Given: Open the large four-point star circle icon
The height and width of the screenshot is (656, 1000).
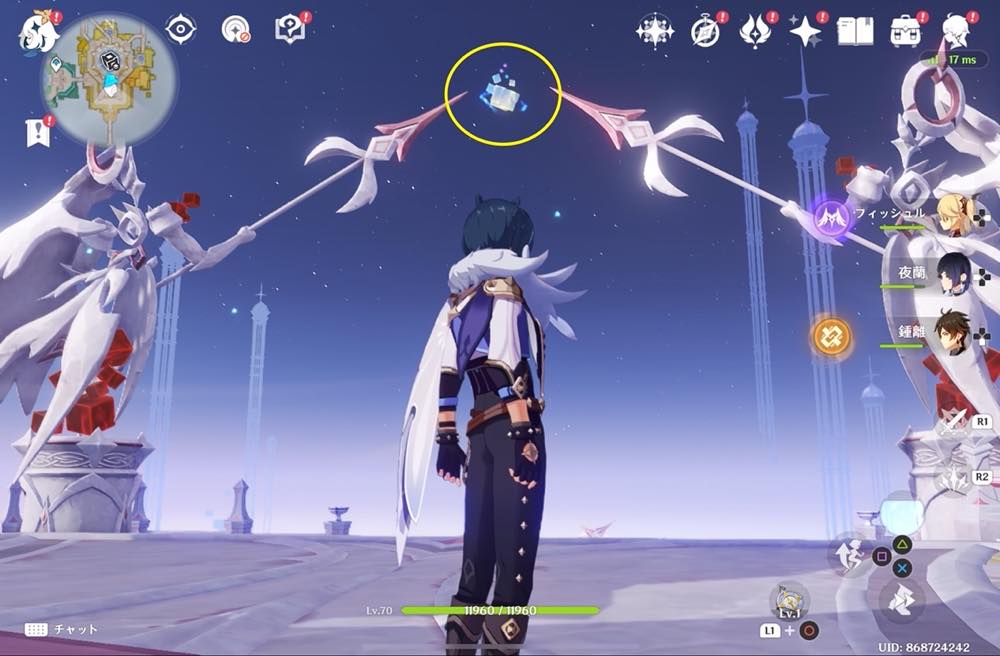Looking at the screenshot, I should (x=654, y=31).
